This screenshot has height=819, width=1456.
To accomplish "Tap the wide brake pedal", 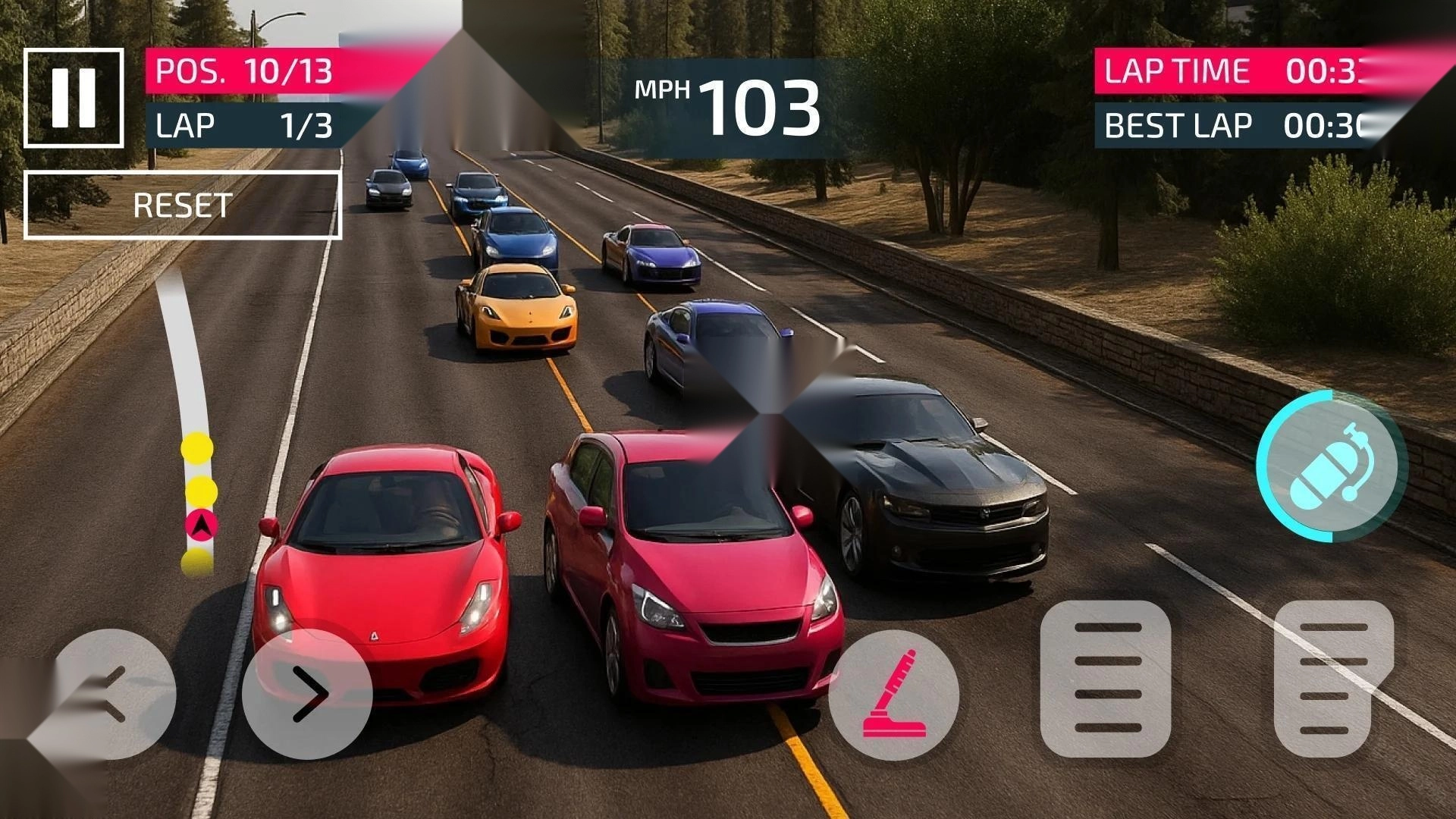I will [x=1106, y=679].
